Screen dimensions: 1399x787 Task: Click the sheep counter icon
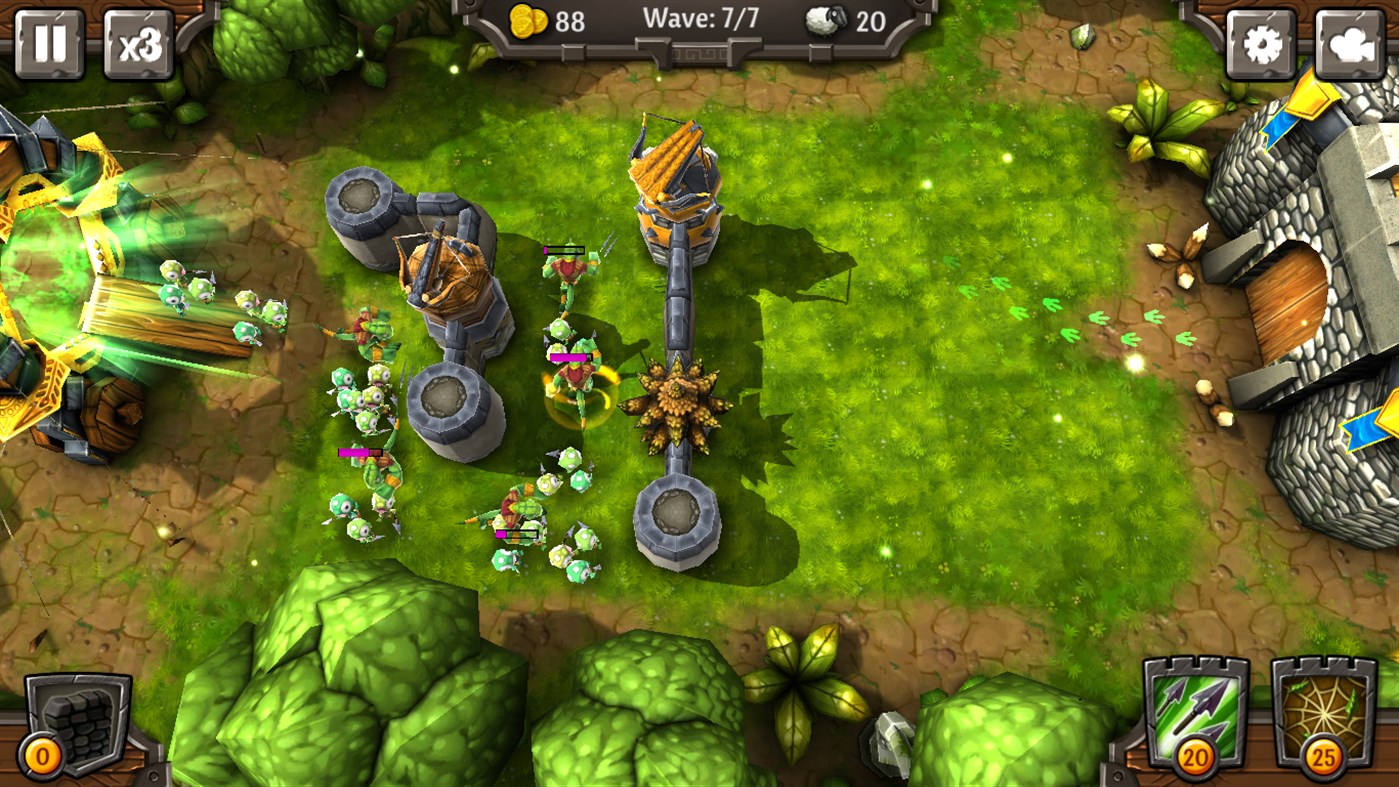(x=826, y=22)
